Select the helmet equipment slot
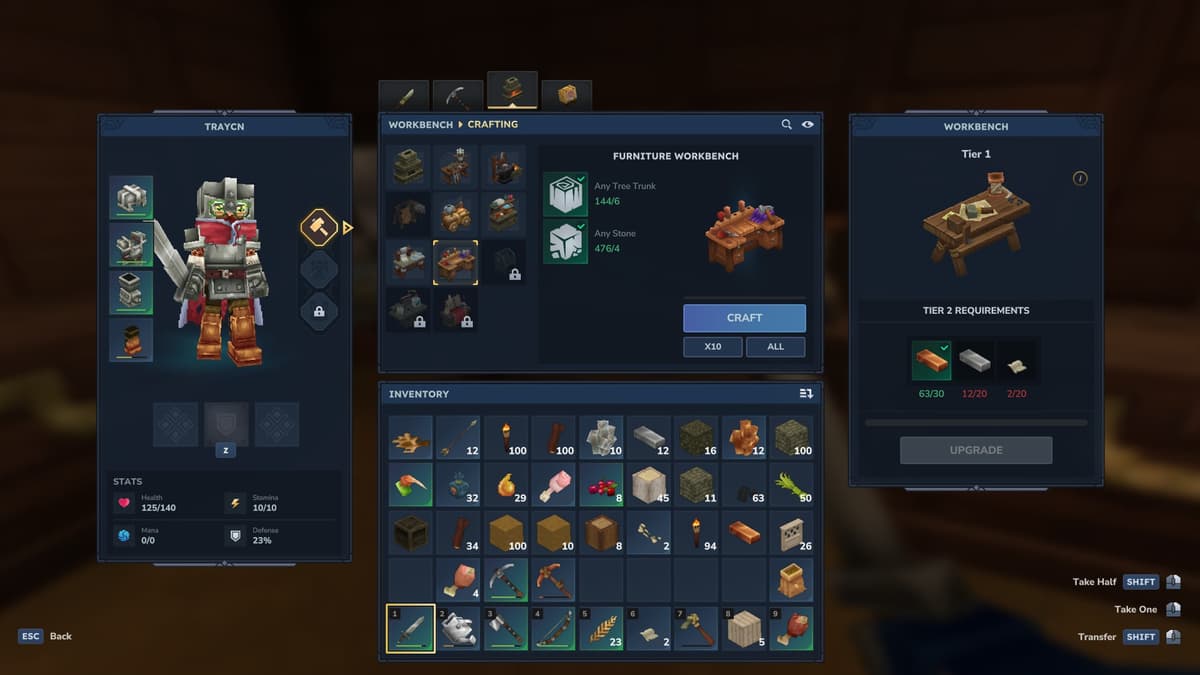Screen dimensions: 1200x675 [131, 198]
